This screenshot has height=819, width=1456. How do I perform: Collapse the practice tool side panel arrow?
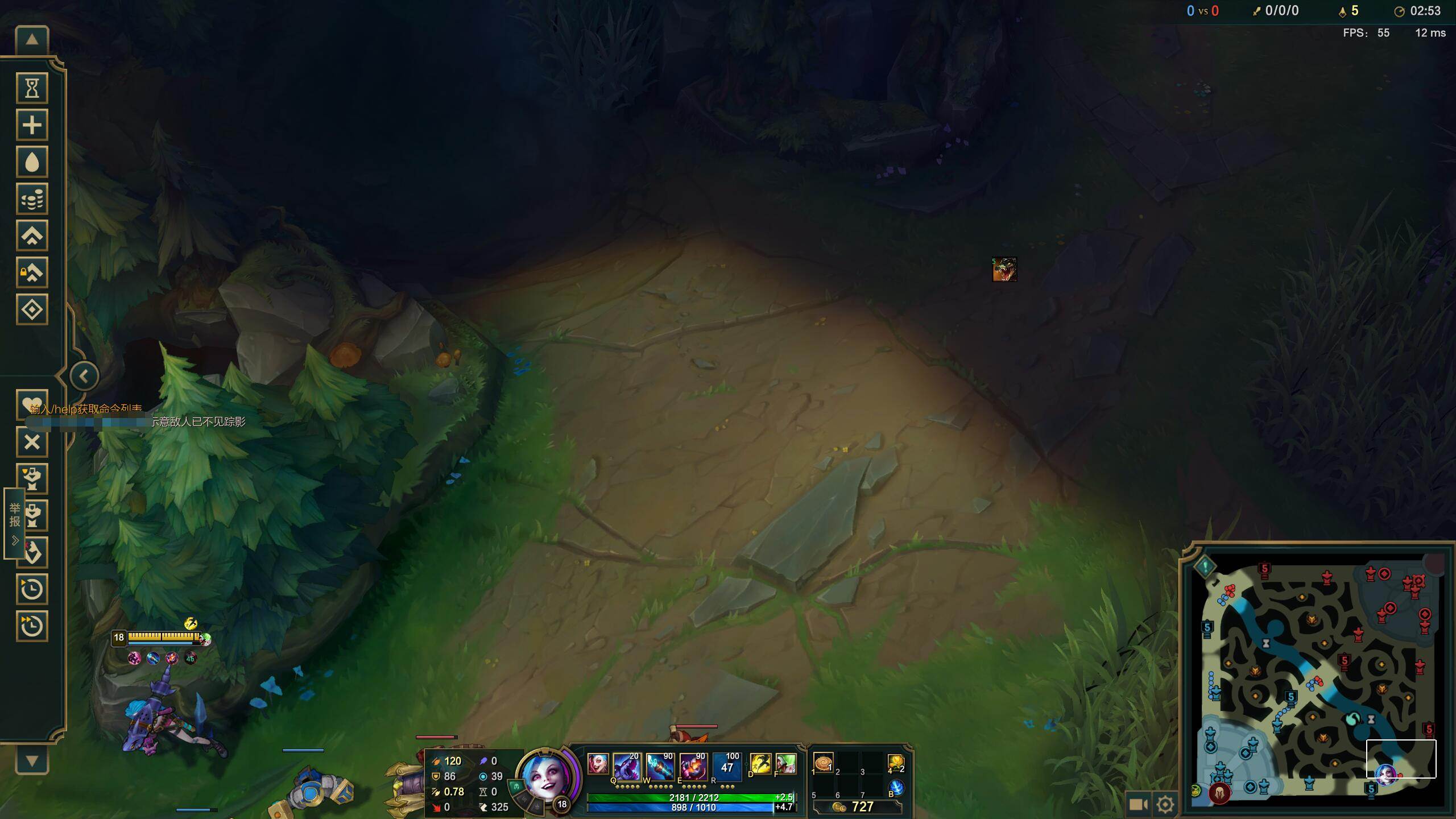[84, 376]
